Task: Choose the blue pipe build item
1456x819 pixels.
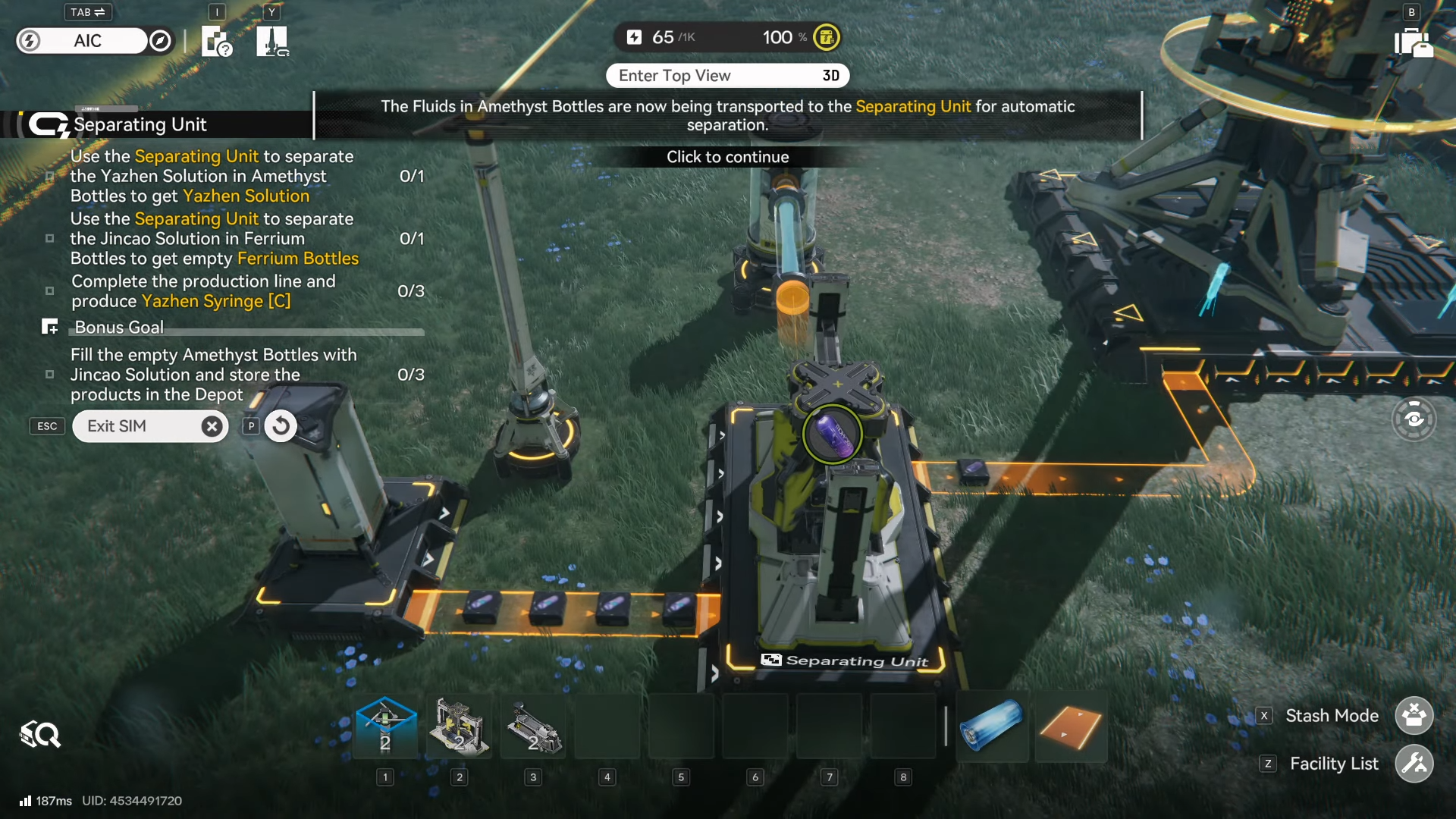Action: [991, 726]
